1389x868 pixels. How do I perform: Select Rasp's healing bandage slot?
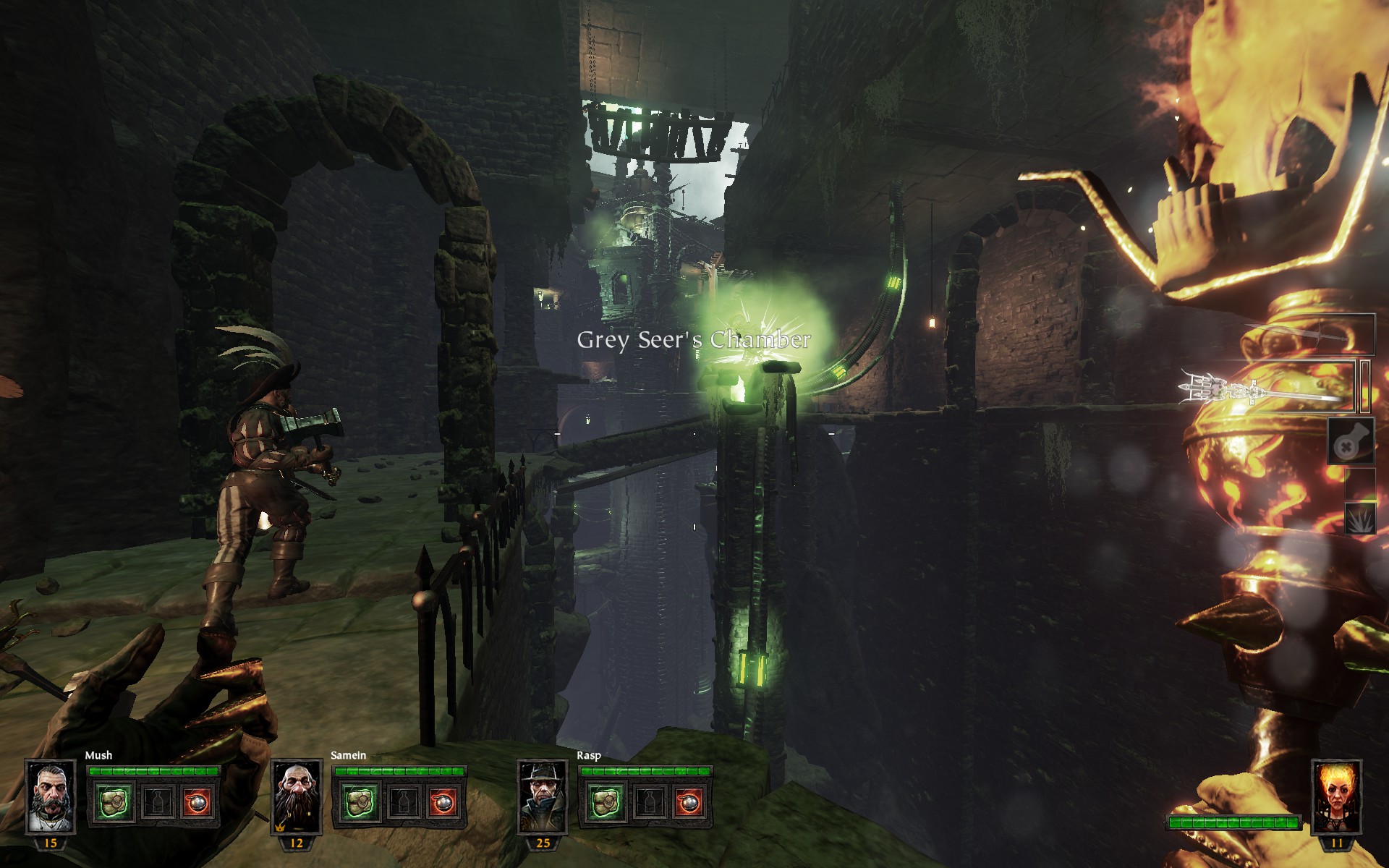pos(606,803)
